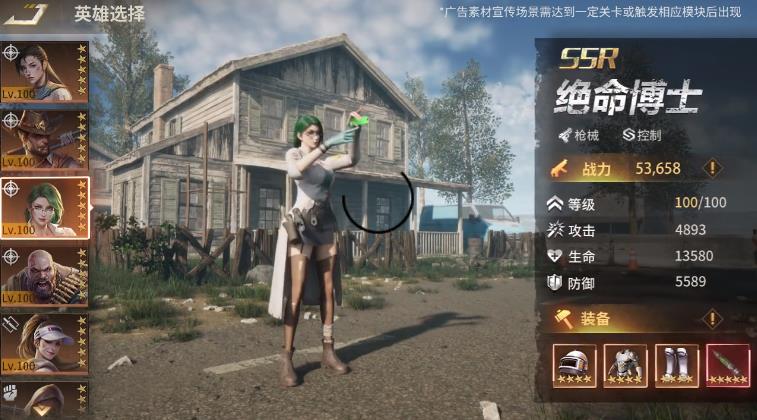Show the 枪械 firearm tag details
The image size is (757, 420).
(580, 134)
